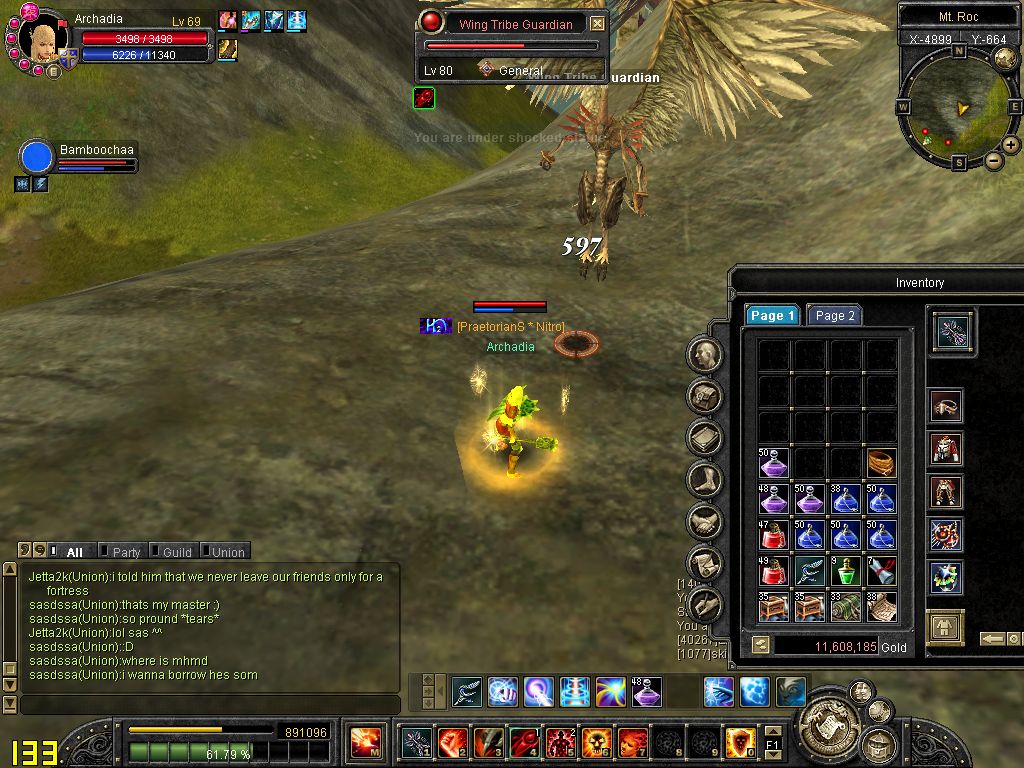The image size is (1024, 768).
Task: Select the green potion in inventory
Action: (845, 571)
